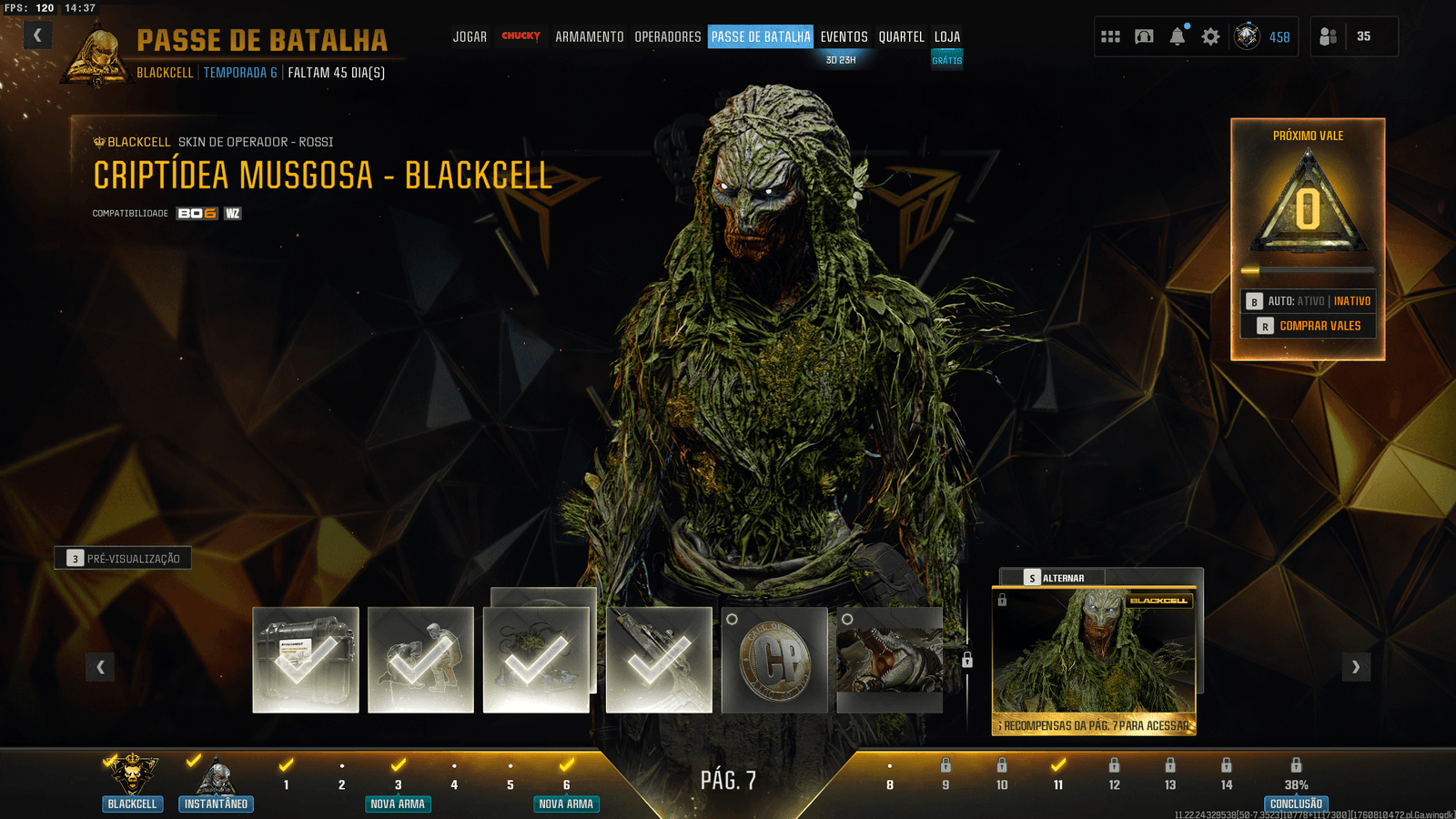The height and width of the screenshot is (819, 1456).
Task: Go to next battle pass page arrow
Action: [1356, 667]
